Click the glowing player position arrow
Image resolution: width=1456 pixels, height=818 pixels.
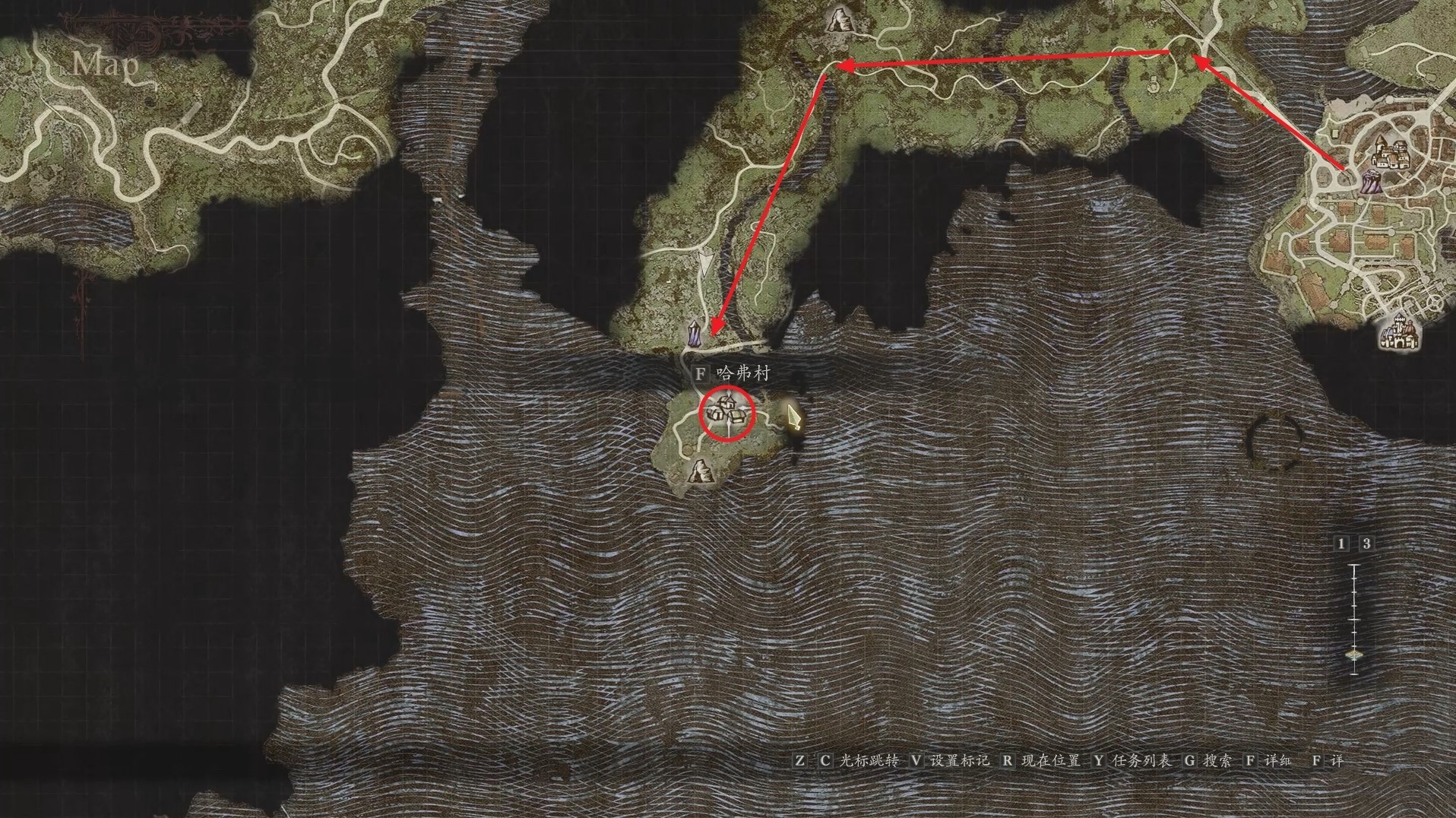[x=794, y=417]
